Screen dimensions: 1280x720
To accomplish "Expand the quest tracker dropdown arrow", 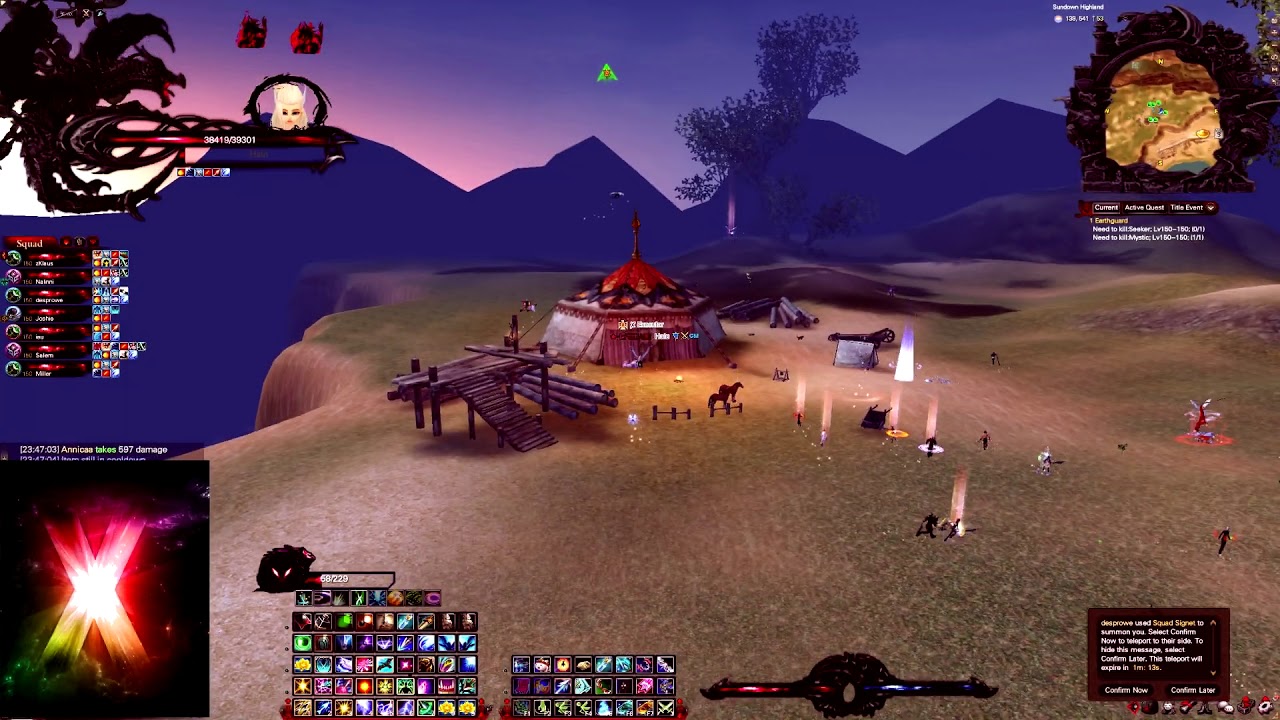I will (x=1211, y=208).
